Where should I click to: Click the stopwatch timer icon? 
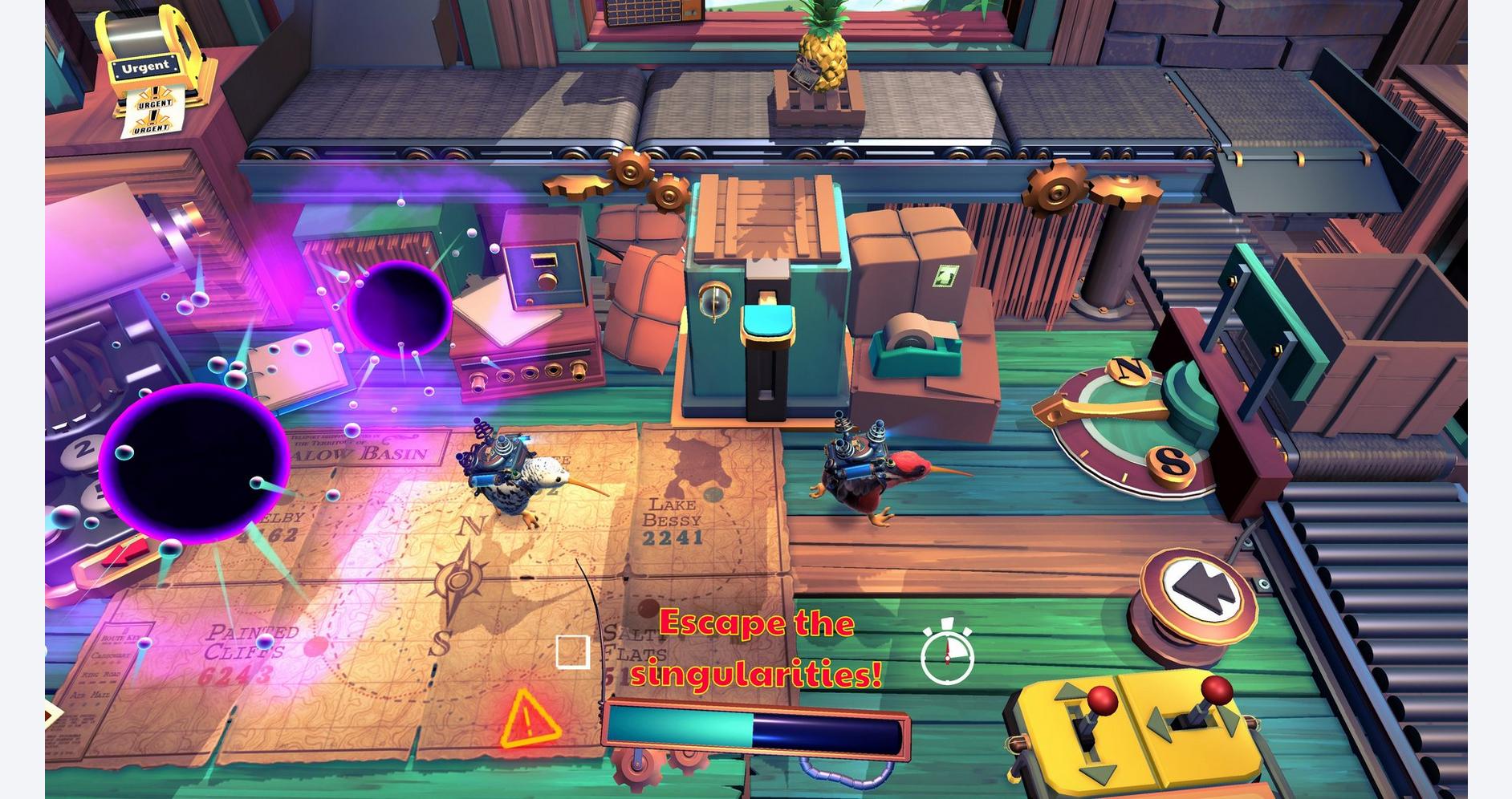pyautogui.click(x=947, y=653)
